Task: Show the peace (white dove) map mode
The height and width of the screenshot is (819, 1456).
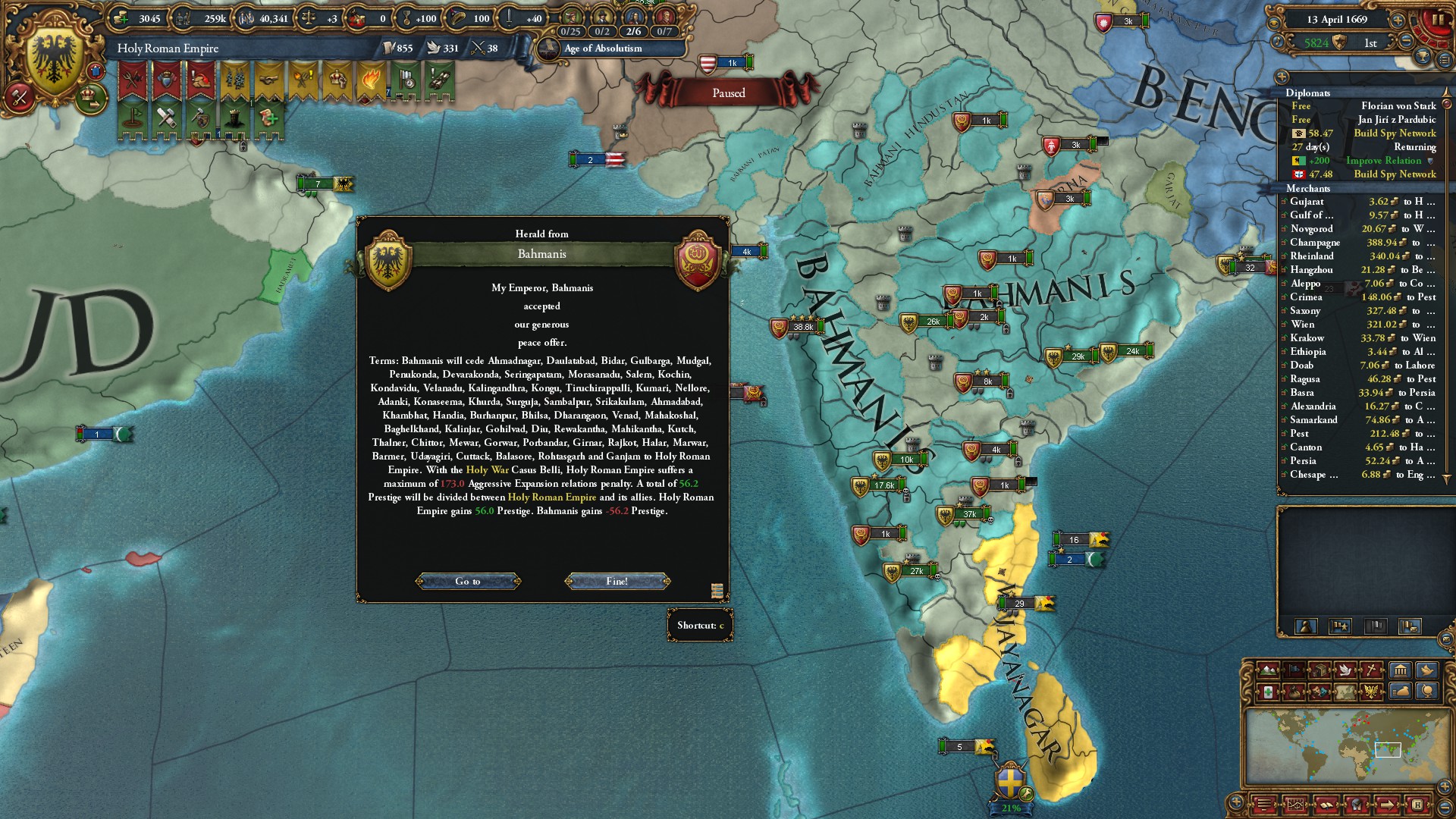Action: (x=1346, y=670)
